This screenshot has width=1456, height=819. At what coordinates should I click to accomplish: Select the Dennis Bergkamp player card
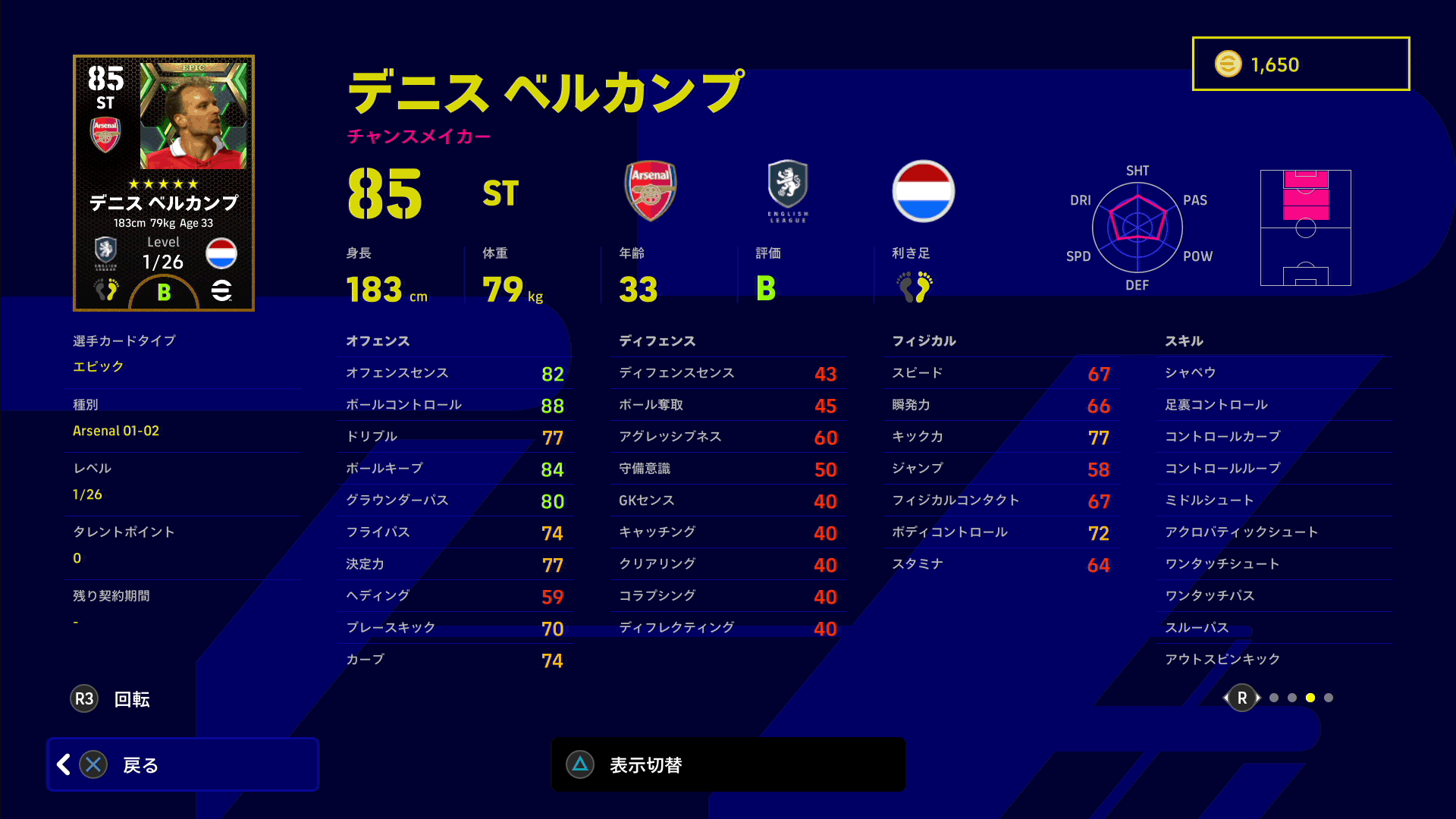coord(164,183)
